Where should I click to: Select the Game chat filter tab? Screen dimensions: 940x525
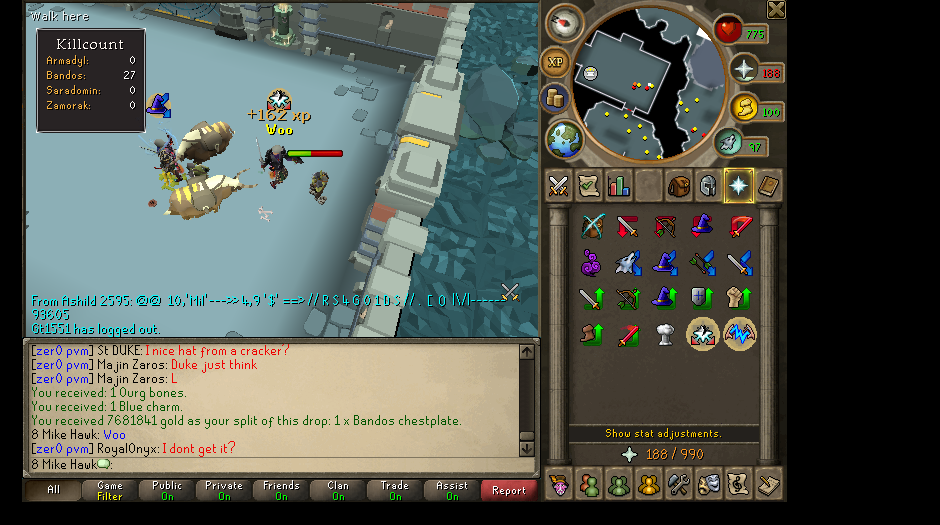(x=110, y=490)
